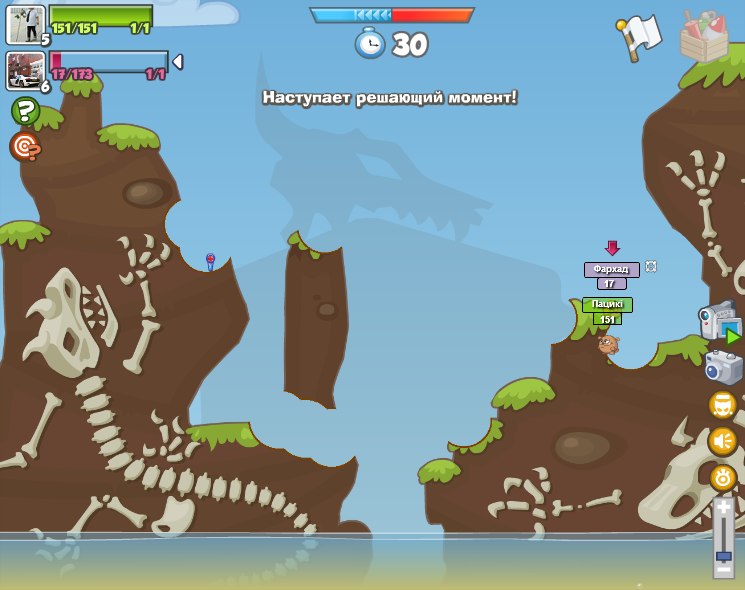Click the orange face-with-hat button
Image resolution: width=745 pixels, height=590 pixels.
pos(723,405)
